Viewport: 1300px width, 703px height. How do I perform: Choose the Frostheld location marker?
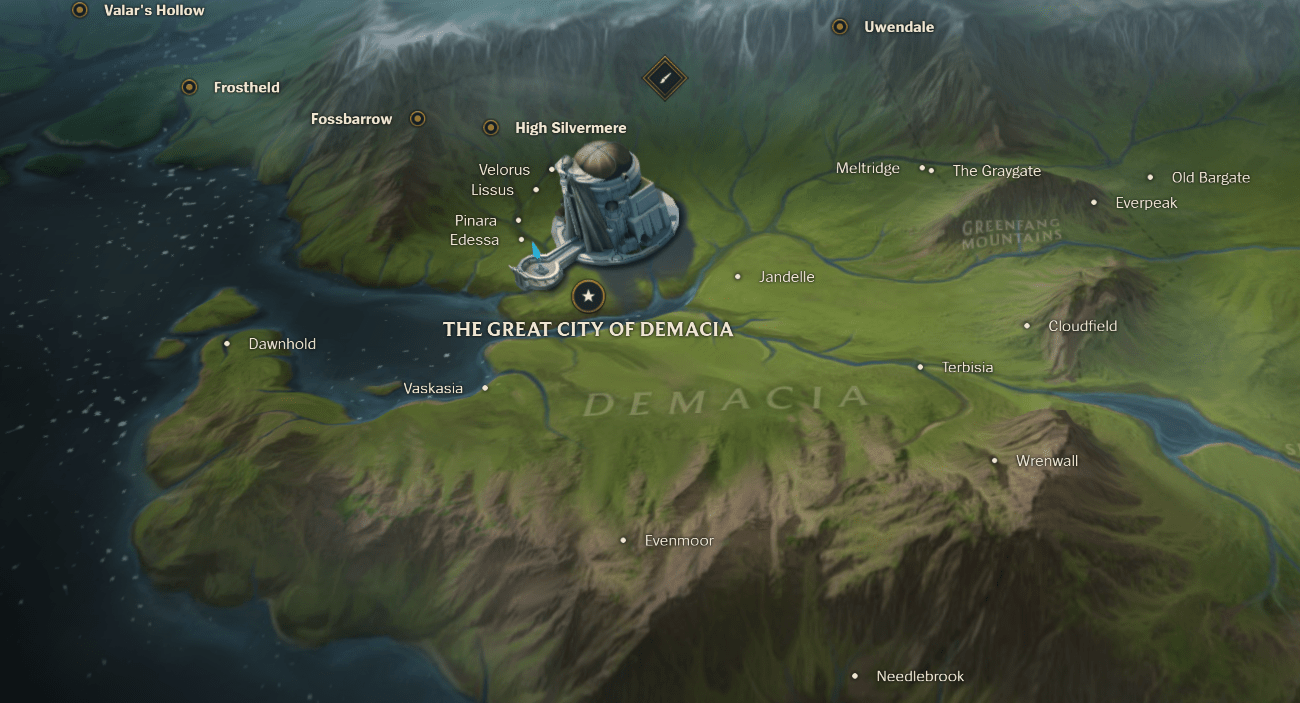pos(189,87)
